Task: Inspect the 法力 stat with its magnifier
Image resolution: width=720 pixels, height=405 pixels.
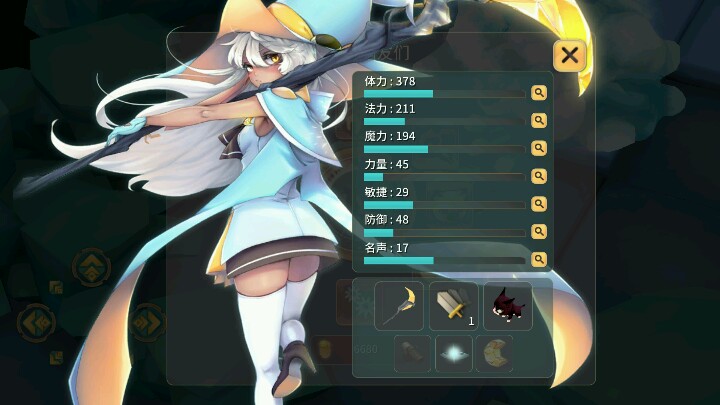Action: [x=539, y=121]
